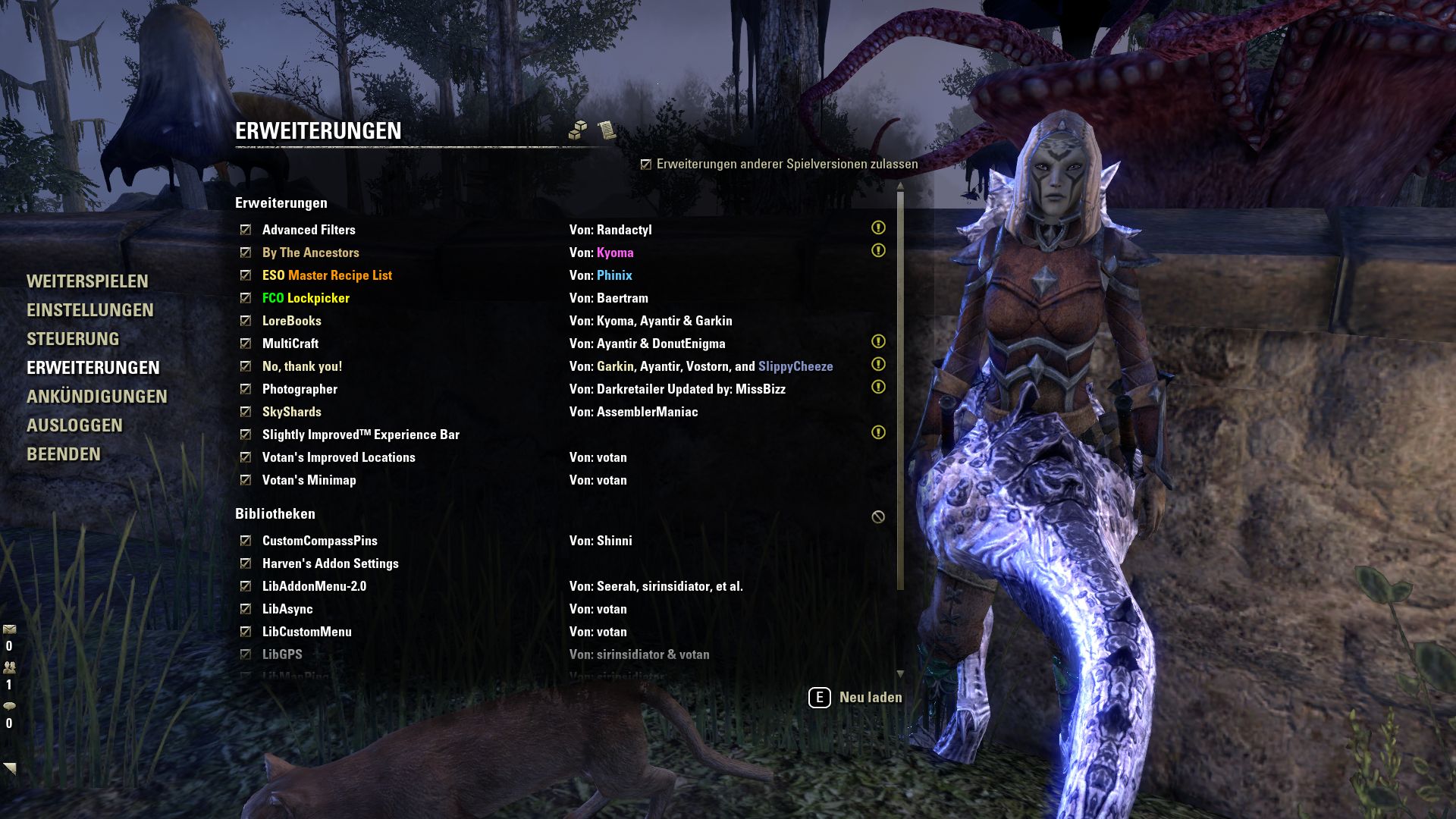The width and height of the screenshot is (1456, 819).
Task: Click the warning icon next to Slightly Improved Experience Bar
Action: [x=878, y=432]
